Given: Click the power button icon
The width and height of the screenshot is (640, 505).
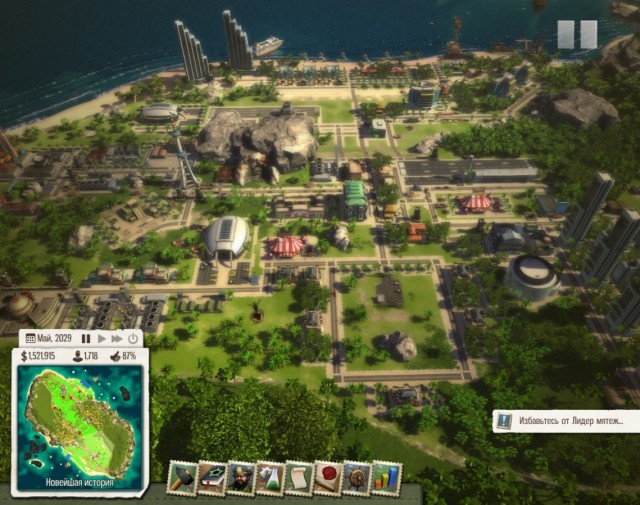Looking at the screenshot, I should [x=133, y=339].
